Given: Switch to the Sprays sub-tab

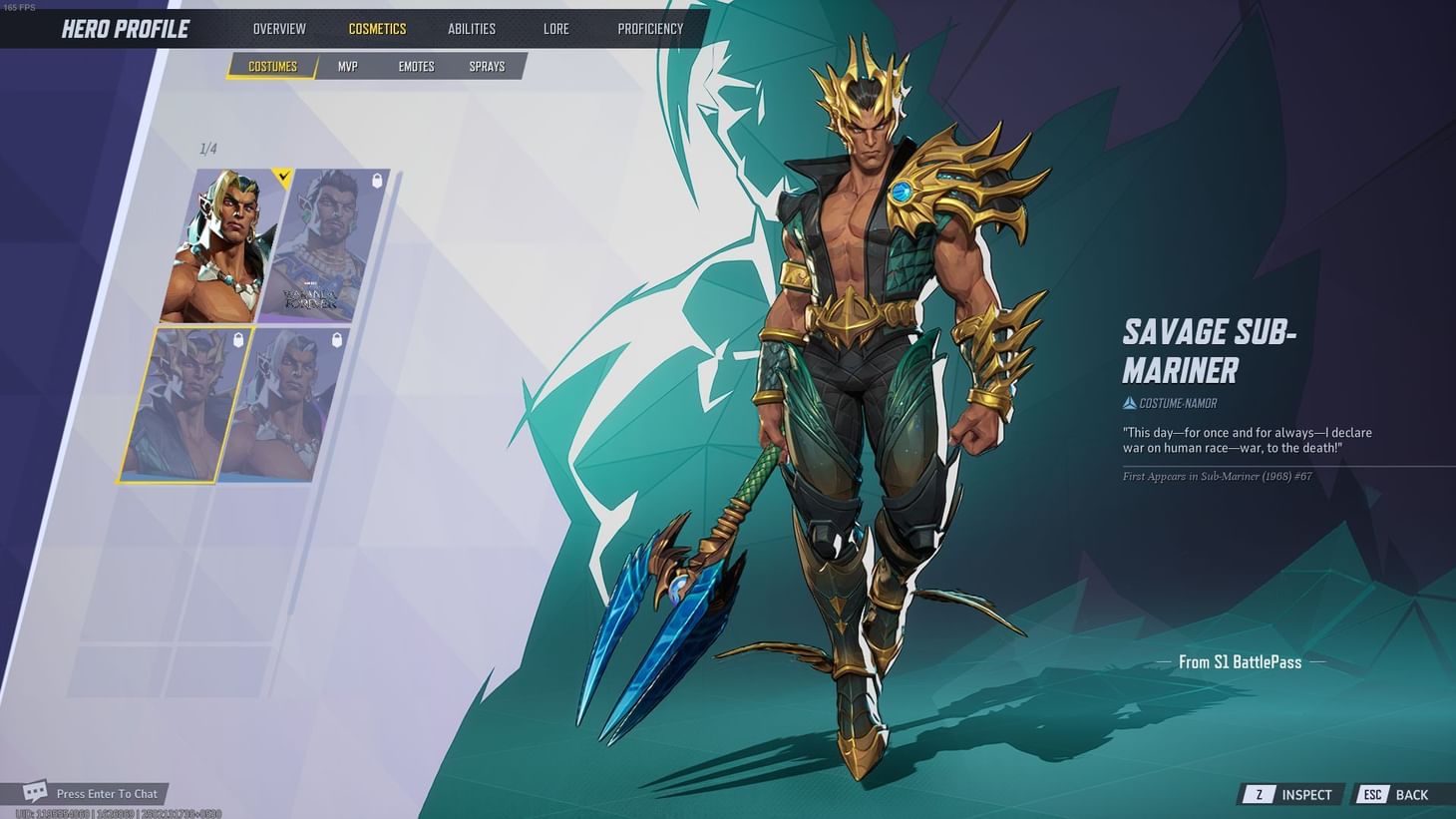Looking at the screenshot, I should click(486, 66).
